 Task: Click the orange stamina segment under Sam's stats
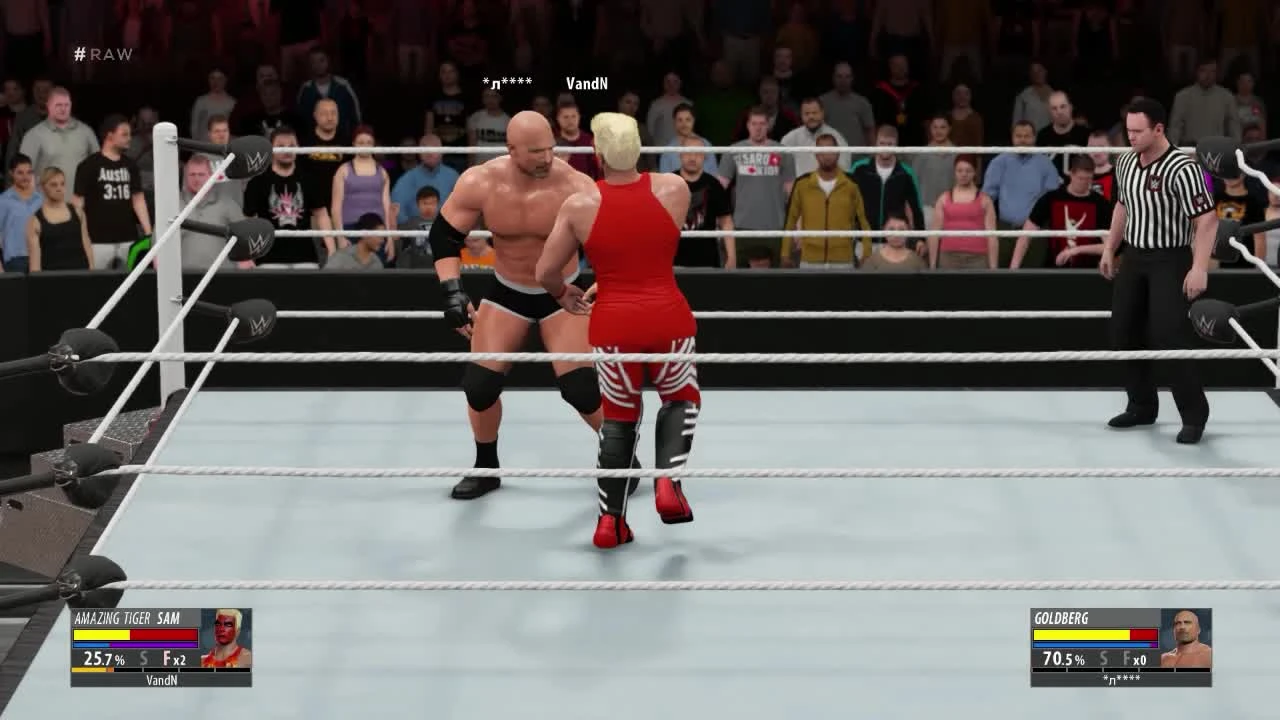pyautogui.click(x=88, y=670)
